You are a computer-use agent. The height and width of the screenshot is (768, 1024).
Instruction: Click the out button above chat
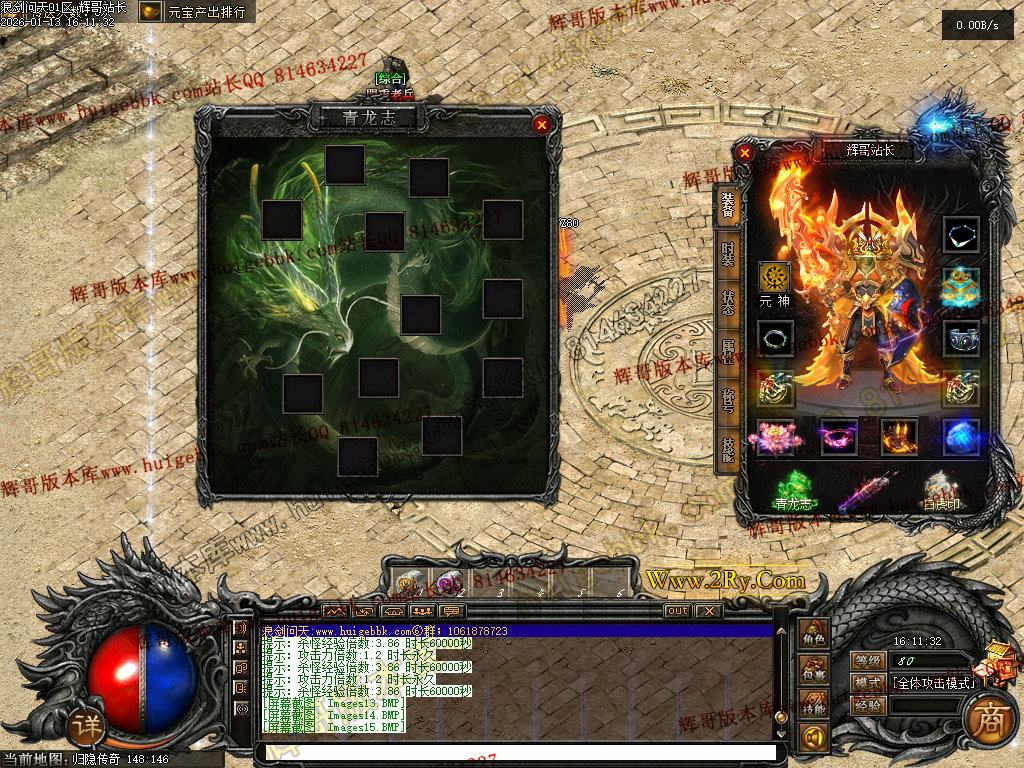pos(677,611)
